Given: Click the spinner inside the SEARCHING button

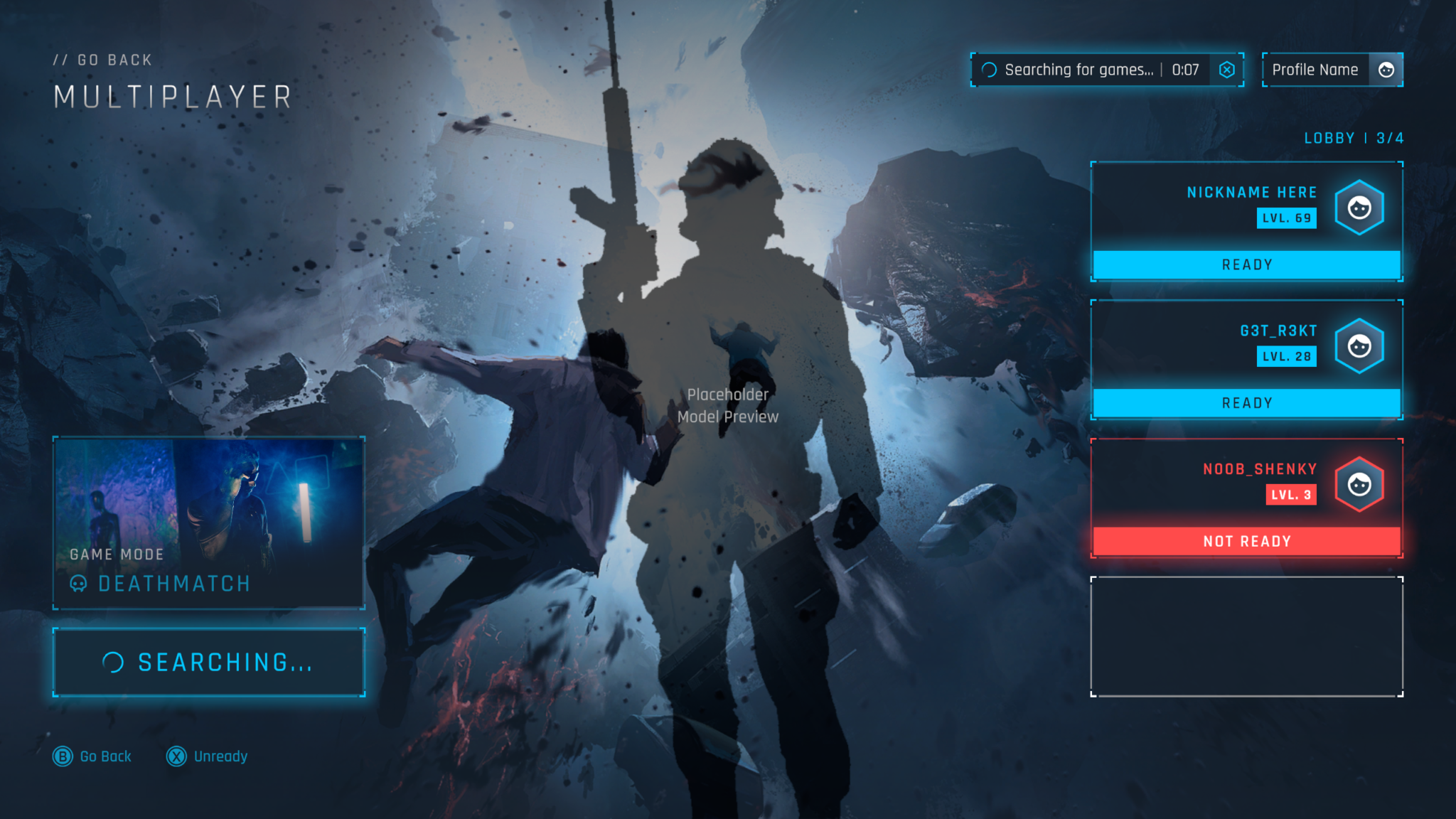Looking at the screenshot, I should coord(114,662).
